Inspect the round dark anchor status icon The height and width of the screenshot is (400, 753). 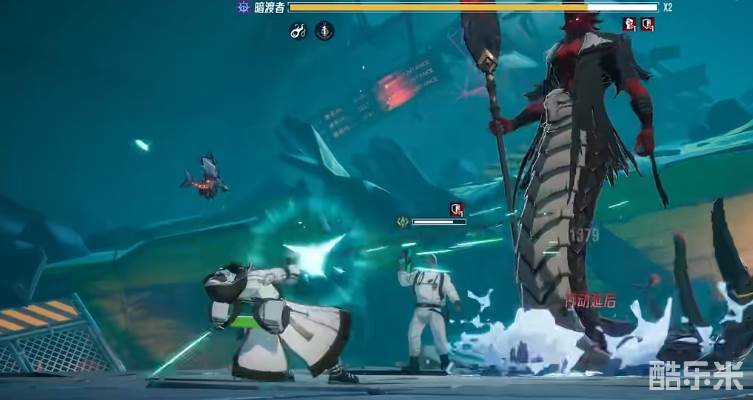tap(324, 32)
